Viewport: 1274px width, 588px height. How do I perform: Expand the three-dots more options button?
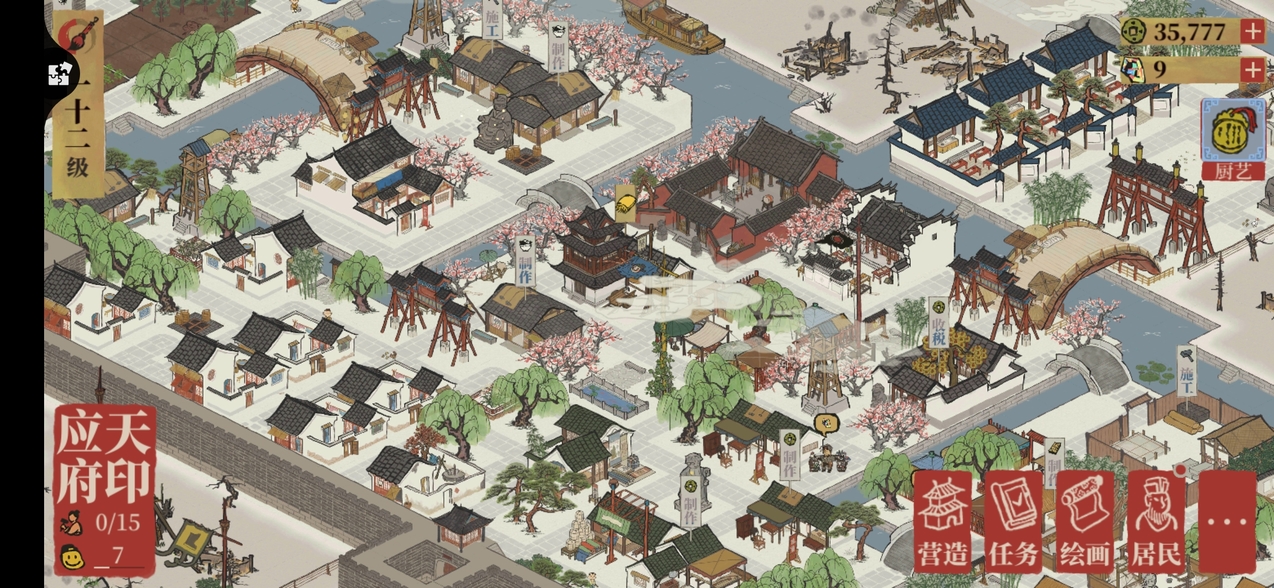click(1227, 521)
